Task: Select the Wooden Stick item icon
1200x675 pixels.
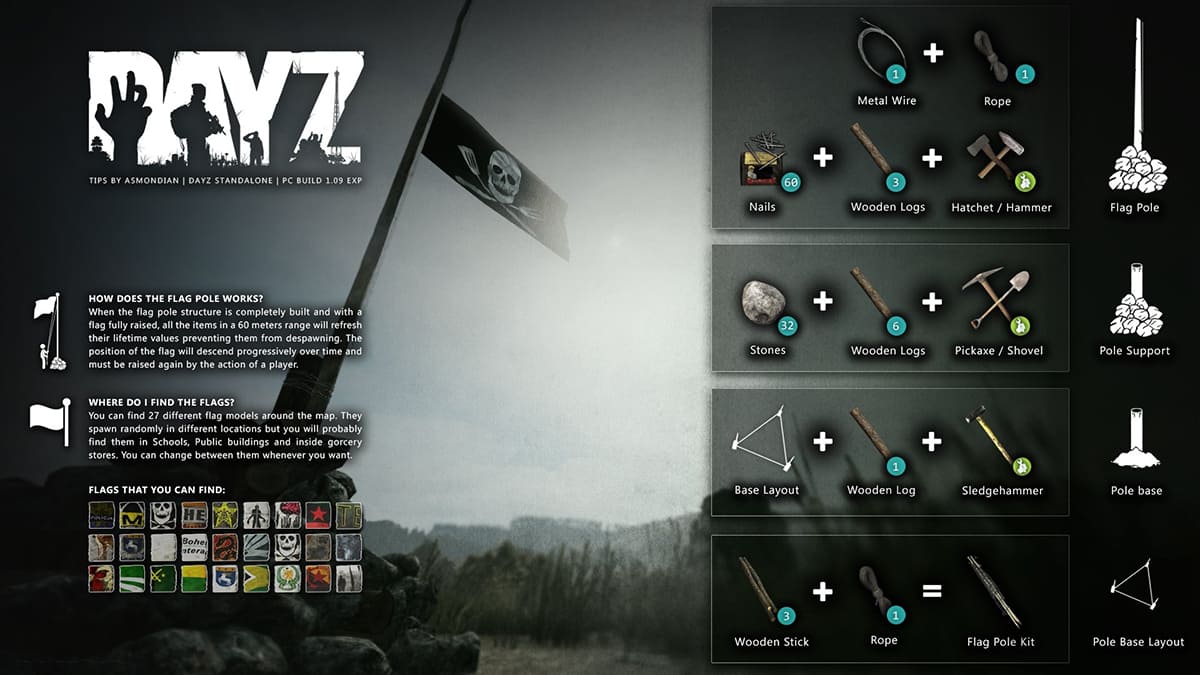Action: (762, 589)
